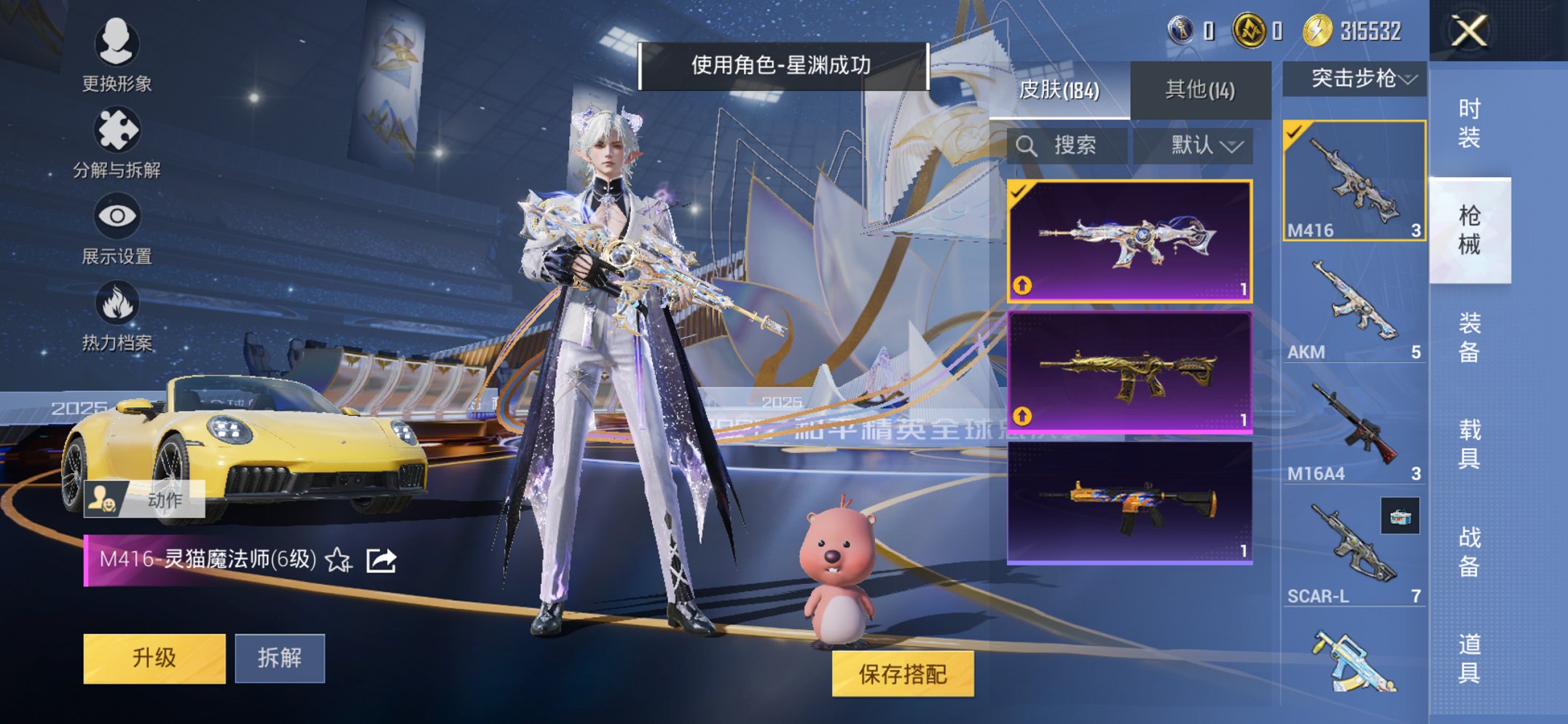
Task: Switch to the 其他(14) tab
Action: pyautogui.click(x=1199, y=87)
